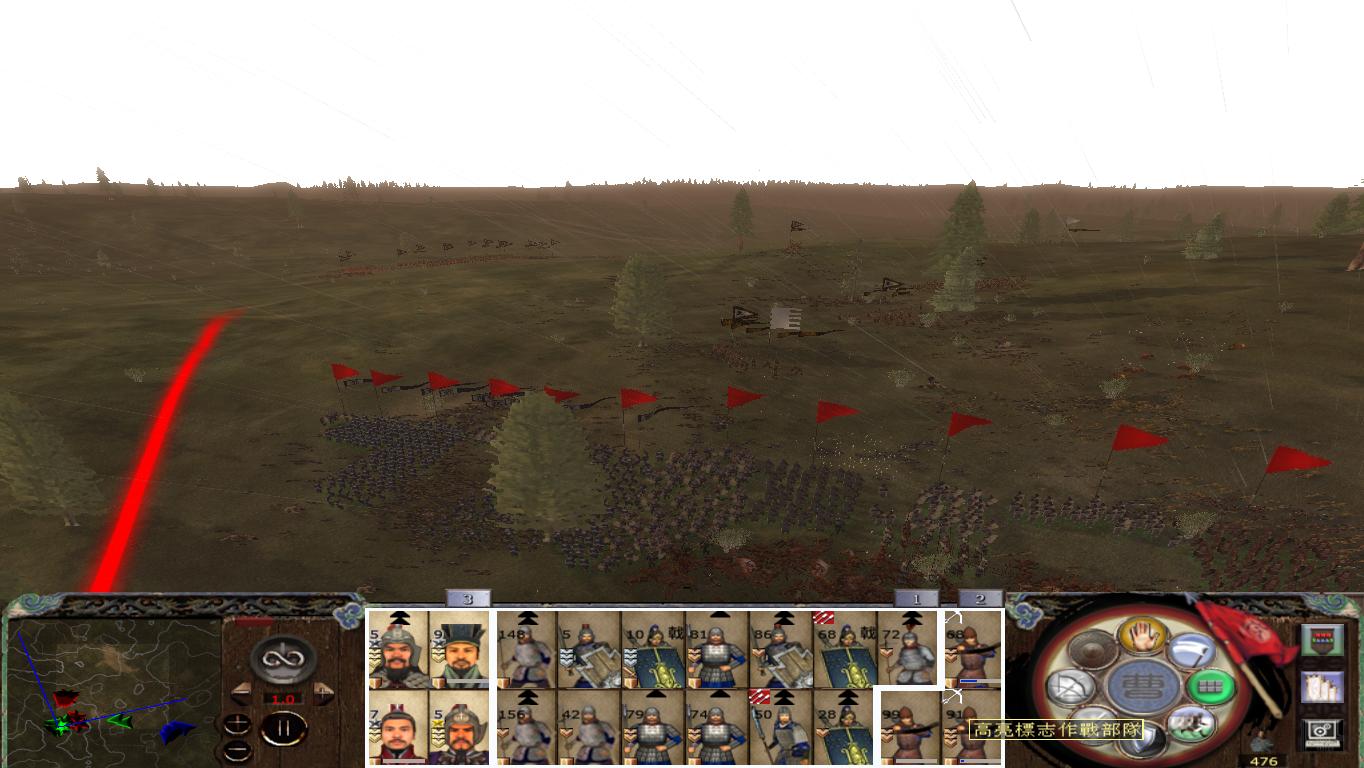Image resolution: width=1364 pixels, height=768 pixels.
Task: Order troops to halt with the hand icon
Action: tap(1141, 635)
